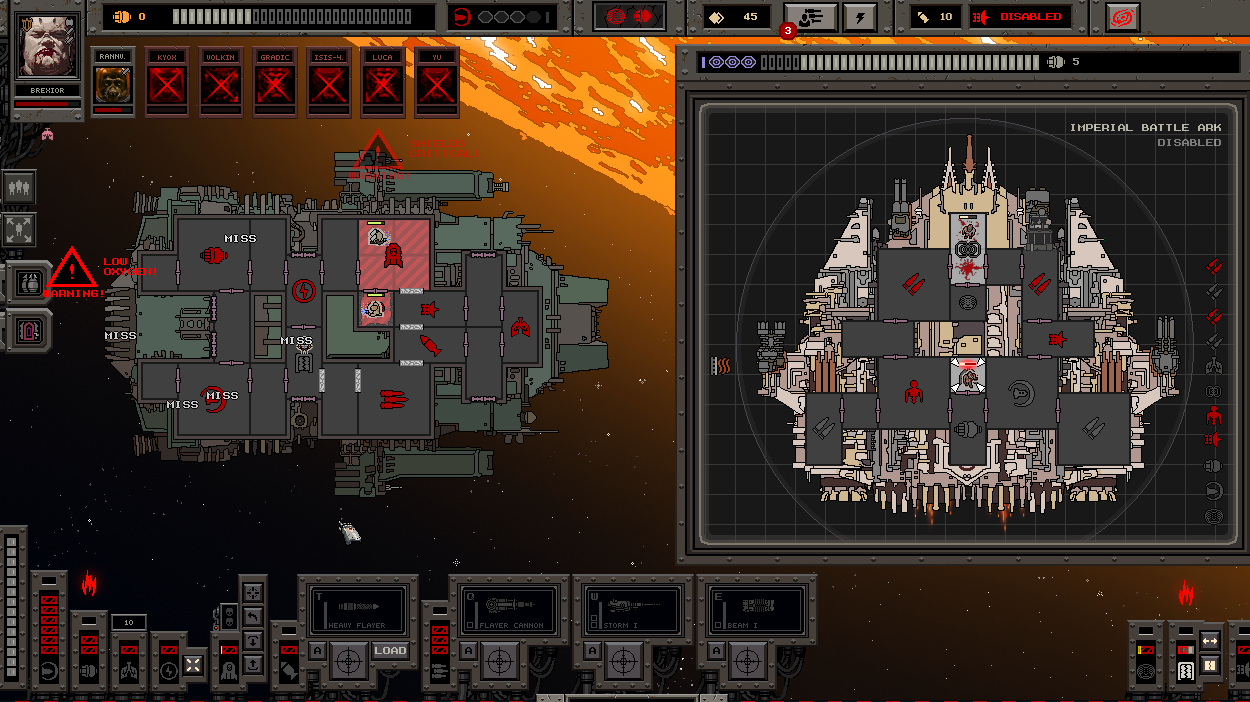Open the crew roster button with red badge
This screenshot has height=702, width=1250.
pyautogui.click(x=810, y=17)
